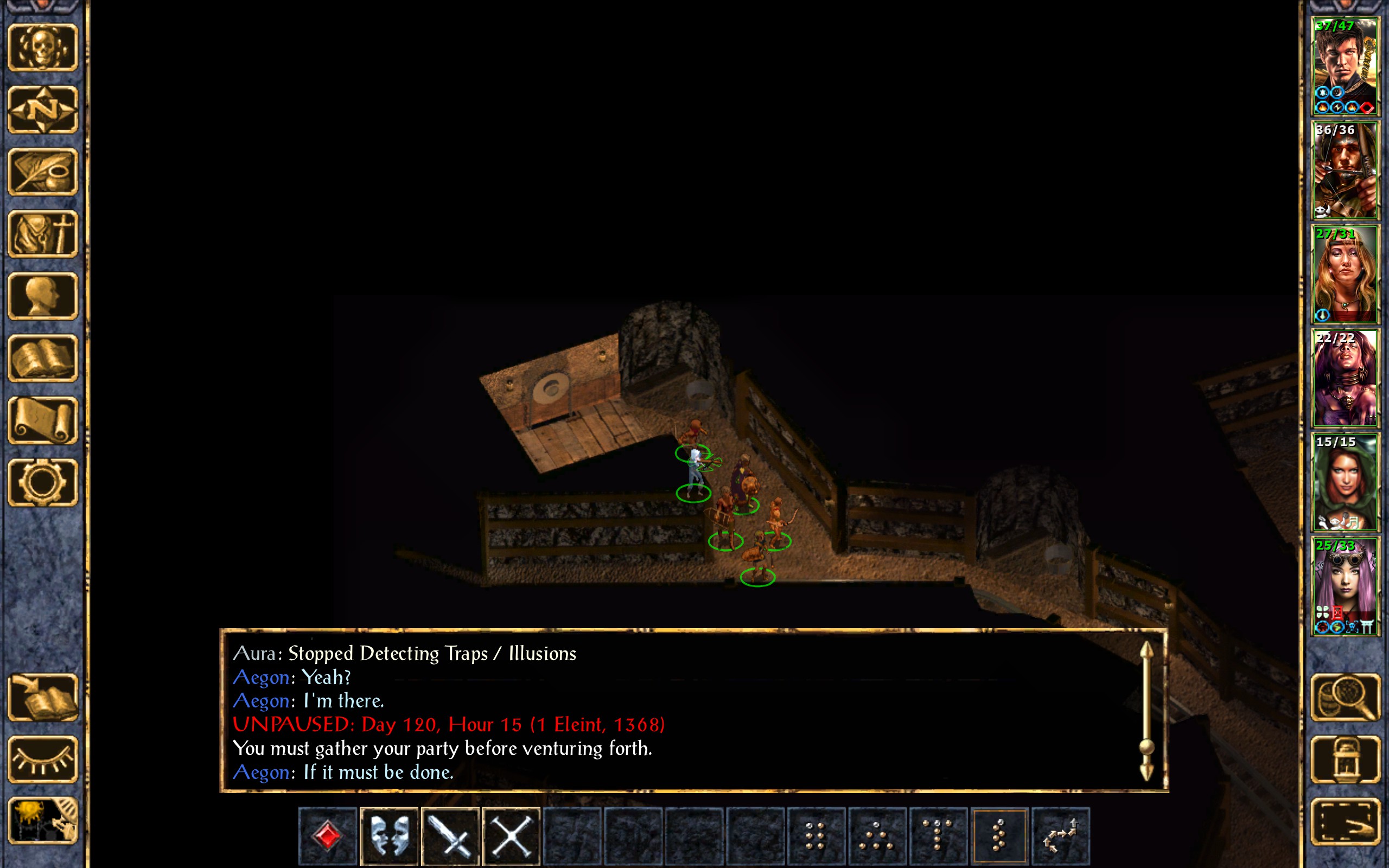Select the 37/47 male leader portrait
The width and height of the screenshot is (1389, 868).
[x=1345, y=66]
